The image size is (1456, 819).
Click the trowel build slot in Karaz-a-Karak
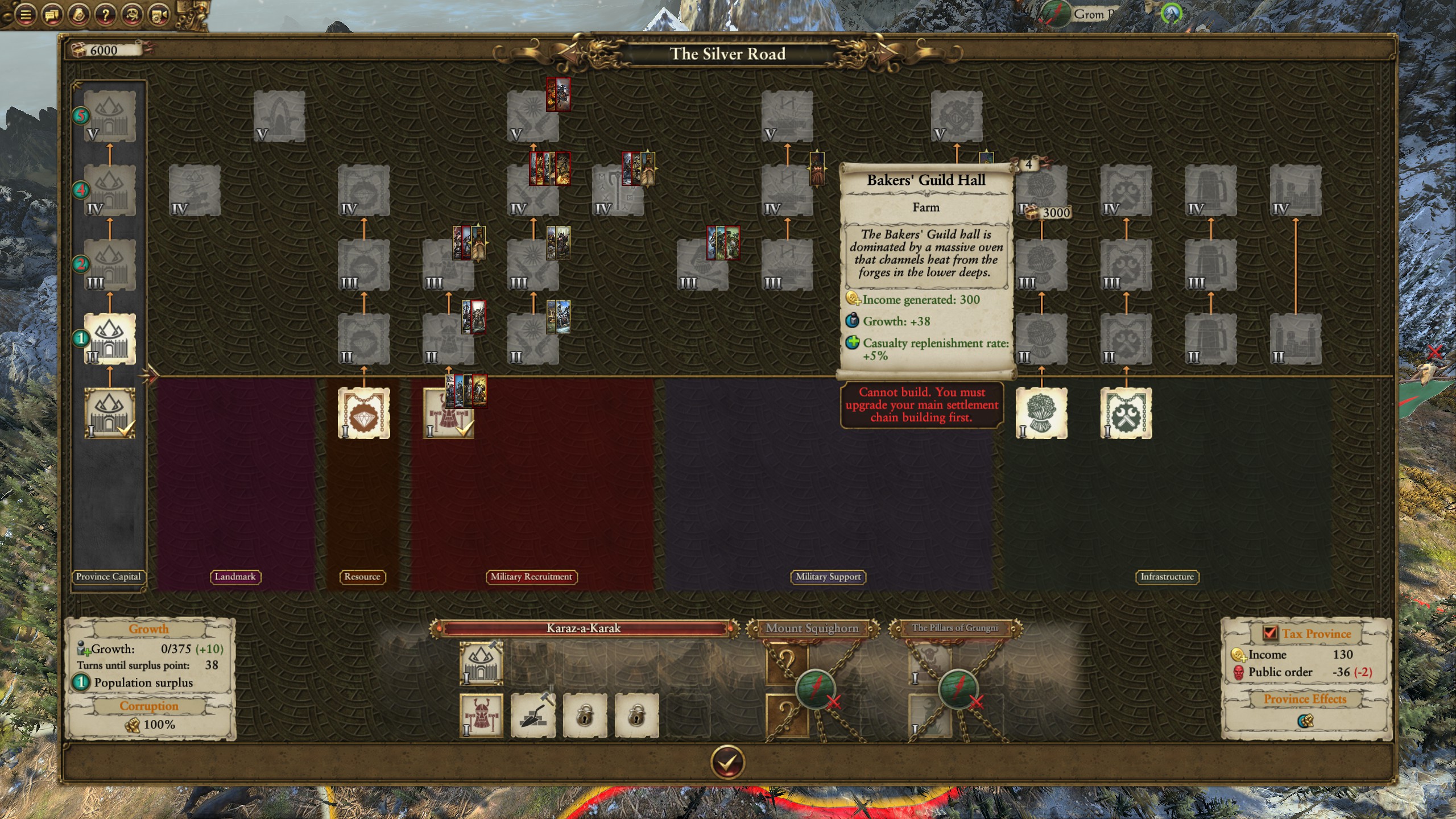click(533, 715)
